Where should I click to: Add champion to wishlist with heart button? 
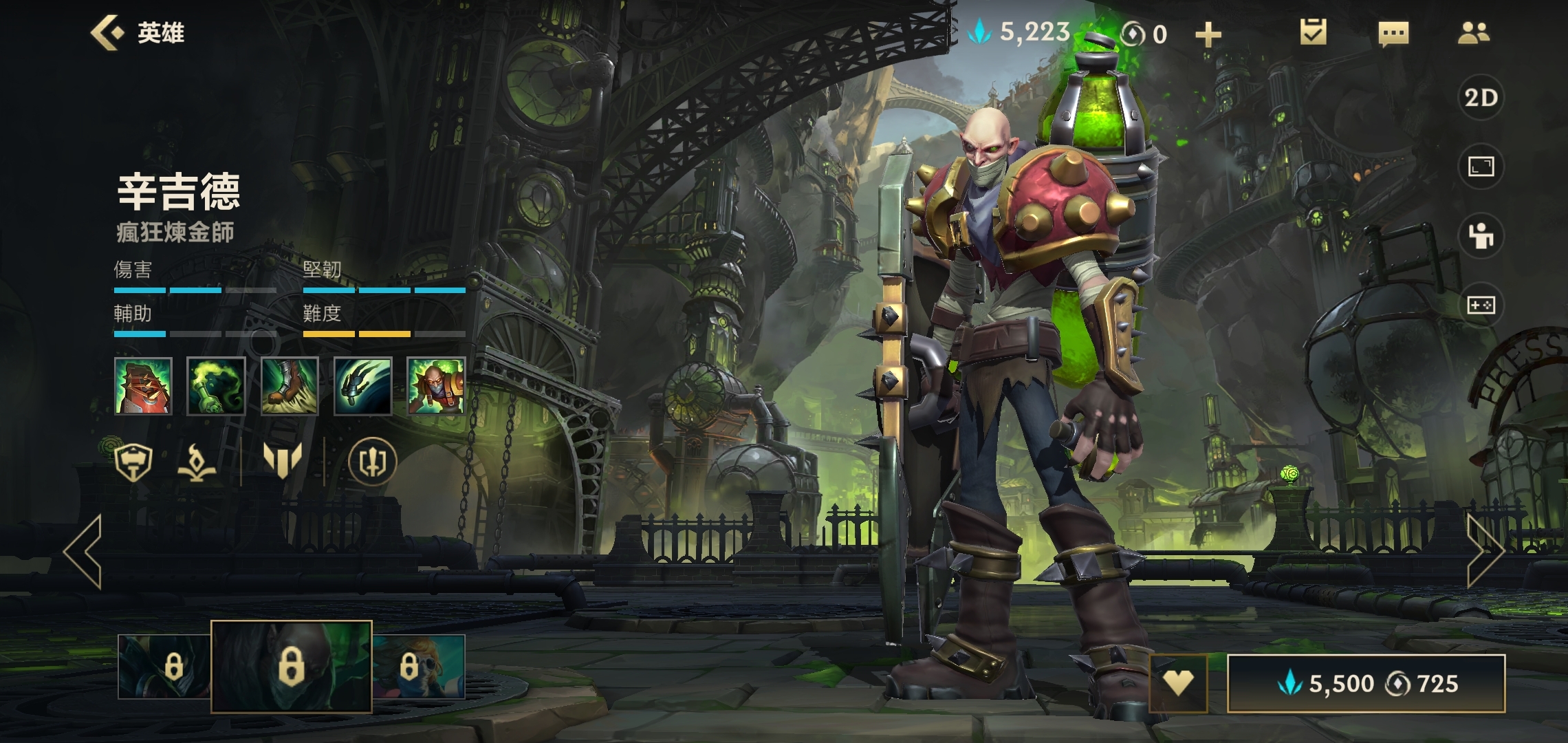point(1178,682)
